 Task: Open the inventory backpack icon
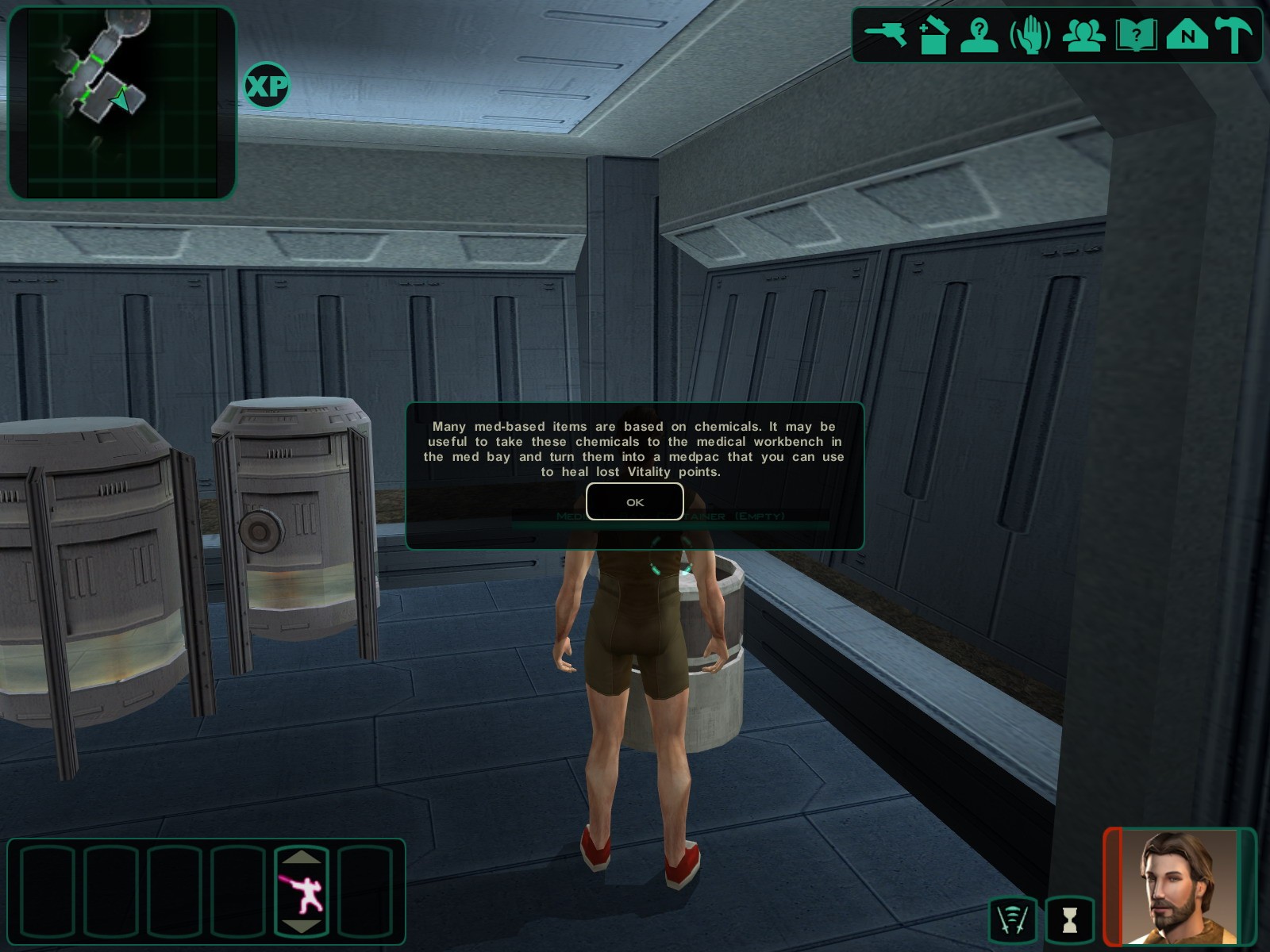pyautogui.click(x=933, y=36)
